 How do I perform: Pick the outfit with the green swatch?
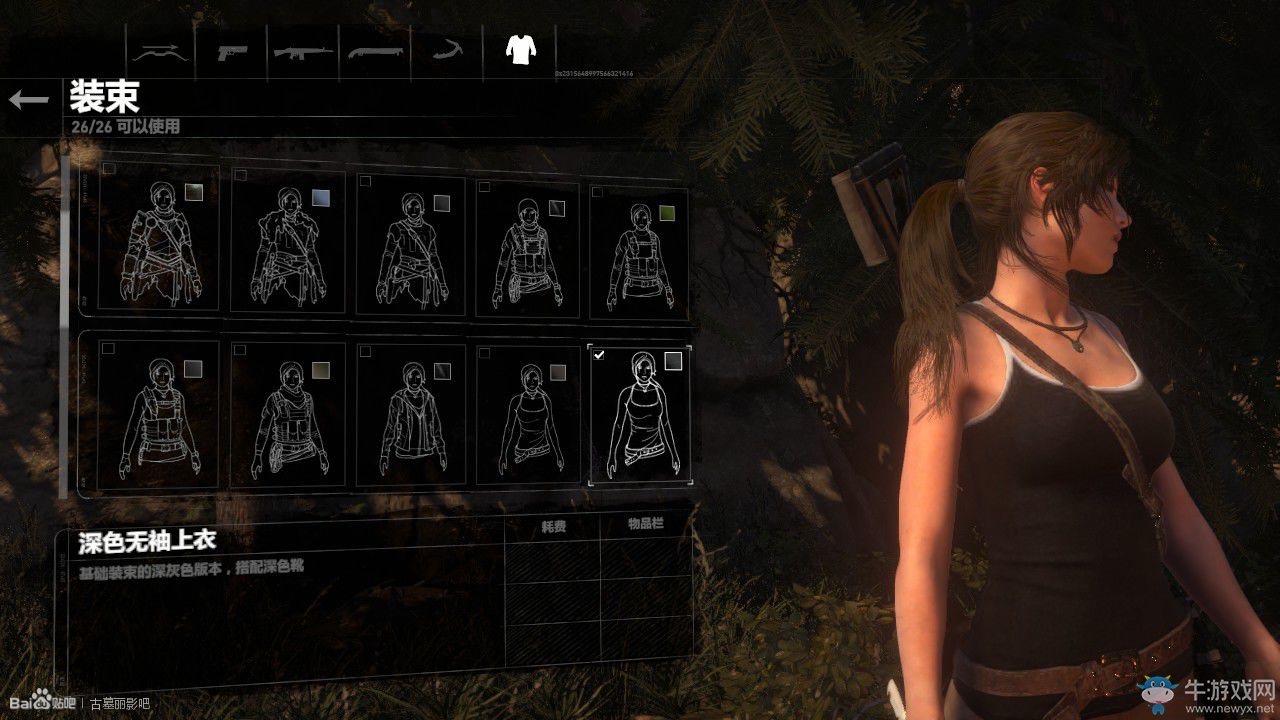click(639, 251)
